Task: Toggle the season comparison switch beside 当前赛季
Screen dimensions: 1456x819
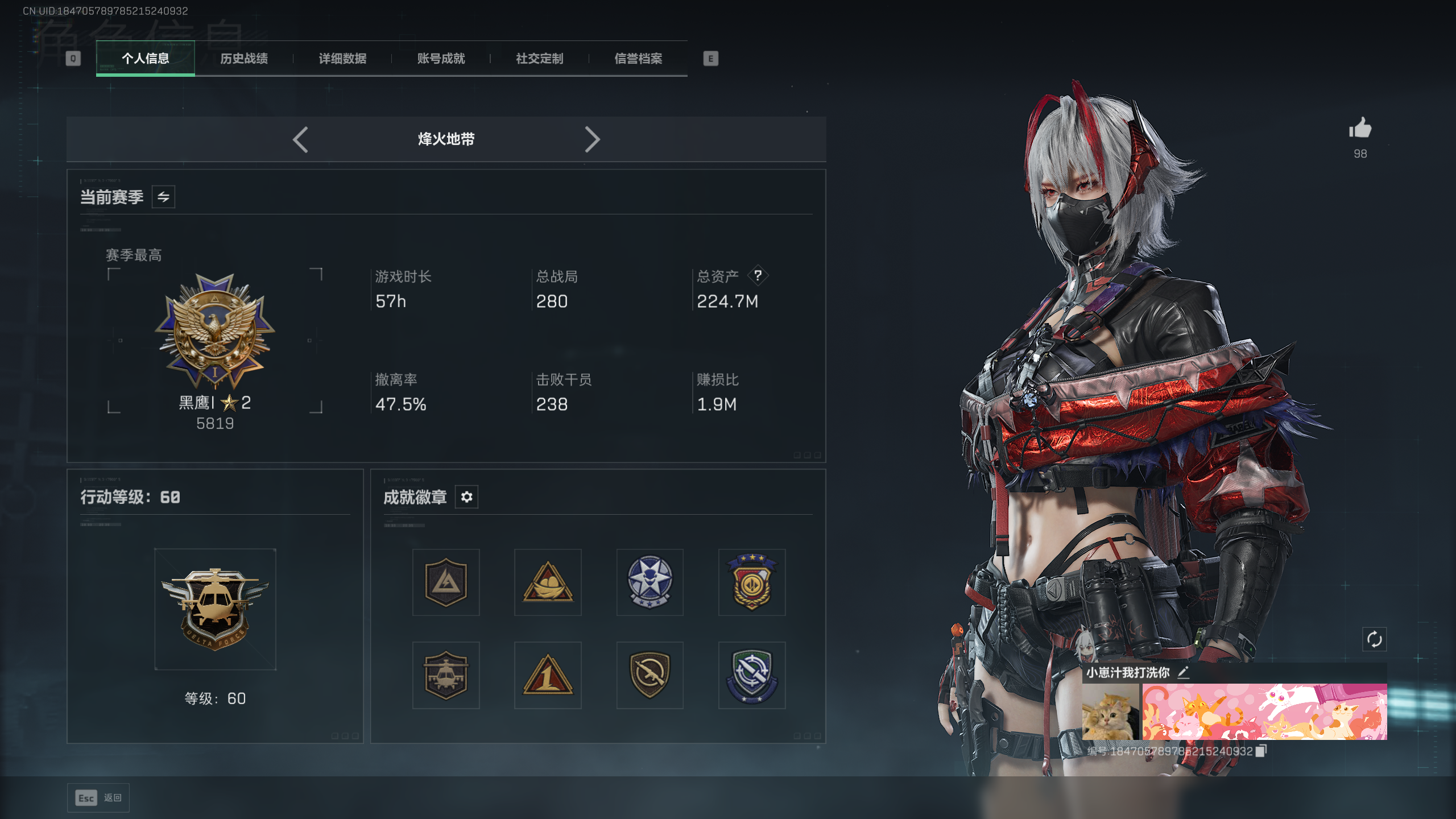Action: pyautogui.click(x=163, y=196)
